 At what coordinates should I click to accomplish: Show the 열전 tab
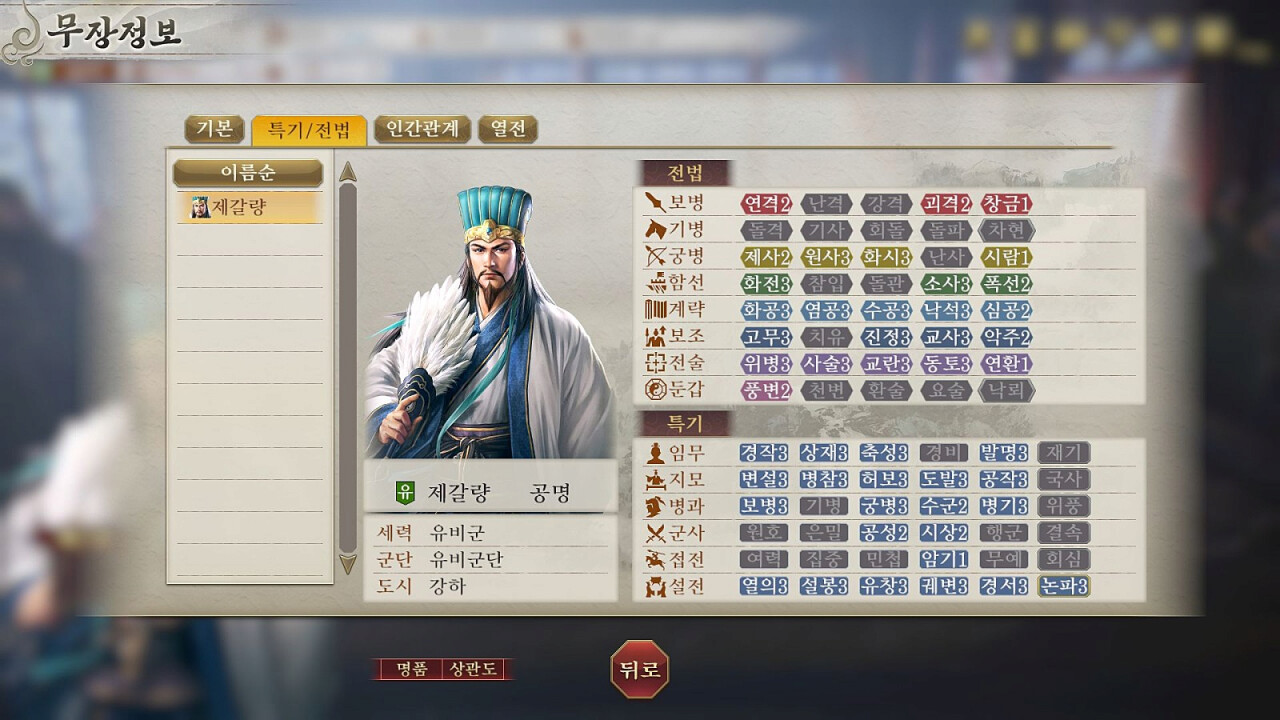click(x=508, y=129)
